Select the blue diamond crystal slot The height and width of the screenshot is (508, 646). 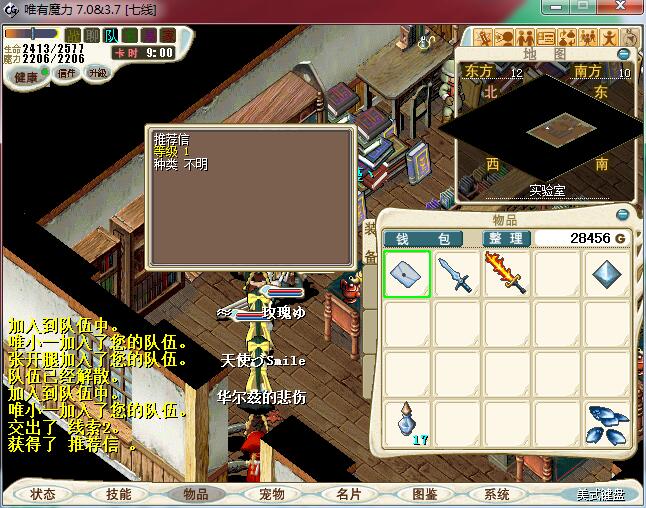point(606,274)
